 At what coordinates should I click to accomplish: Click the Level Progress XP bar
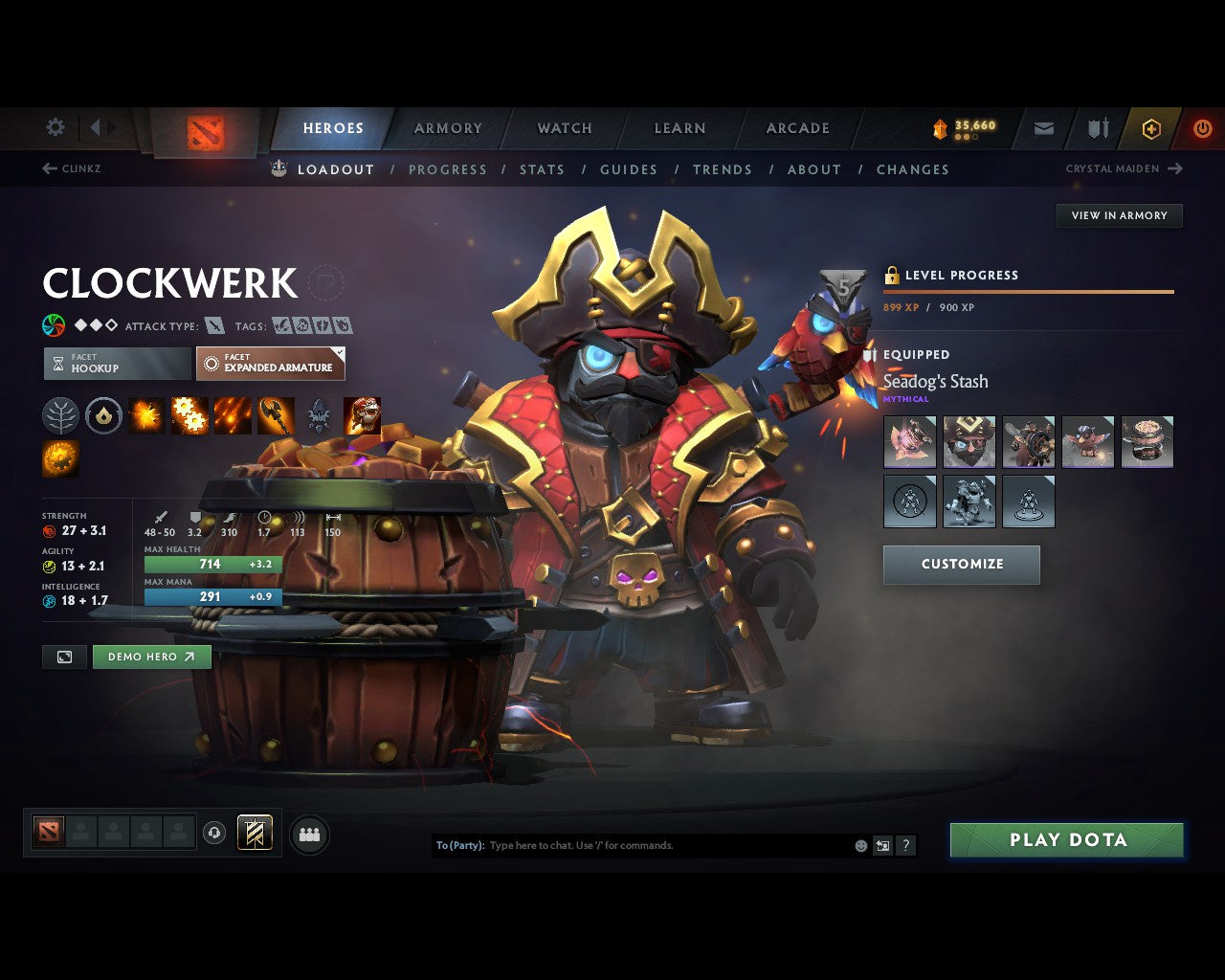pyautogui.click(x=1029, y=292)
